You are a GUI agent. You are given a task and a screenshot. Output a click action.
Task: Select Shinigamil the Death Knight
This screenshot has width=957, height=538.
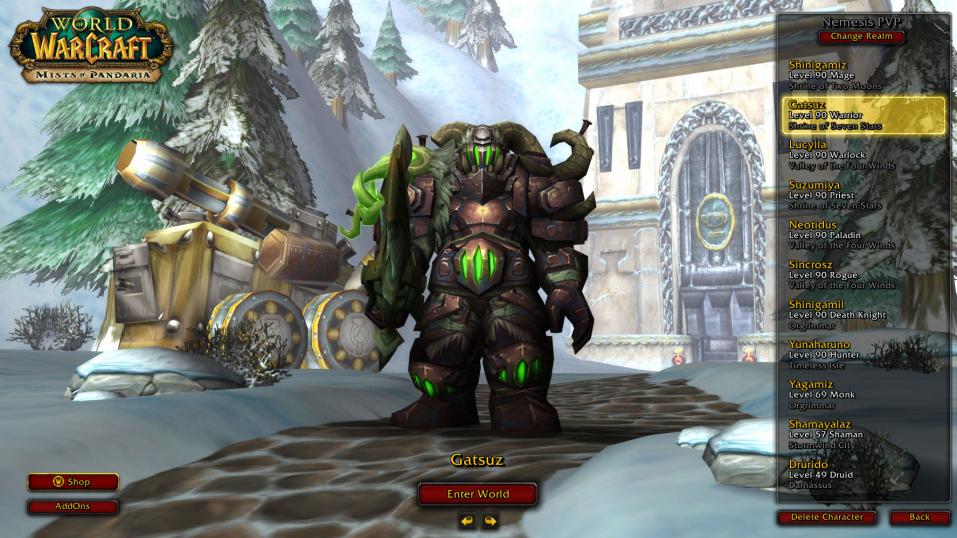[862, 315]
